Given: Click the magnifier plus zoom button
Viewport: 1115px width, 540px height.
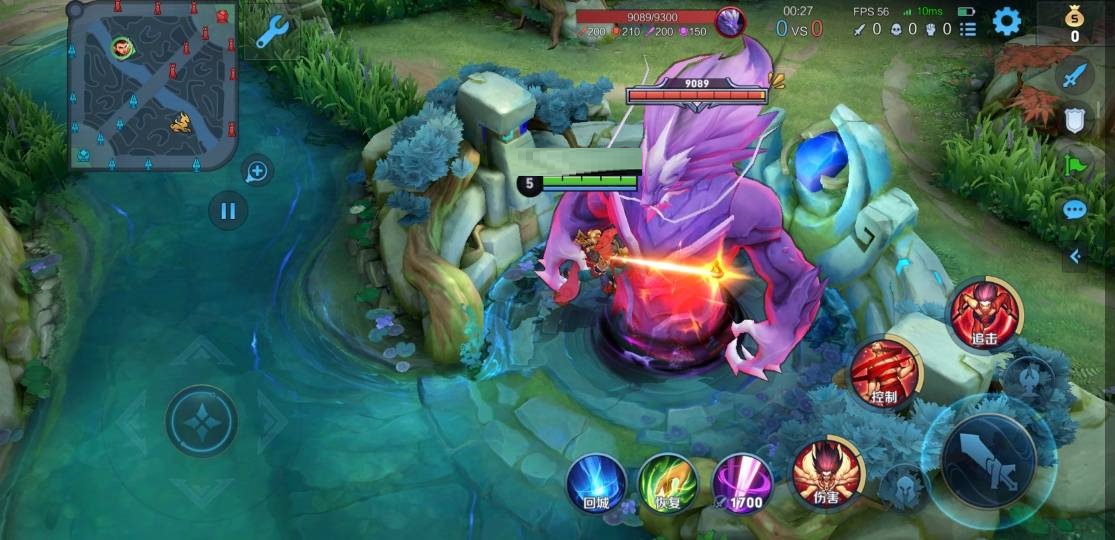Looking at the screenshot, I should tap(257, 172).
